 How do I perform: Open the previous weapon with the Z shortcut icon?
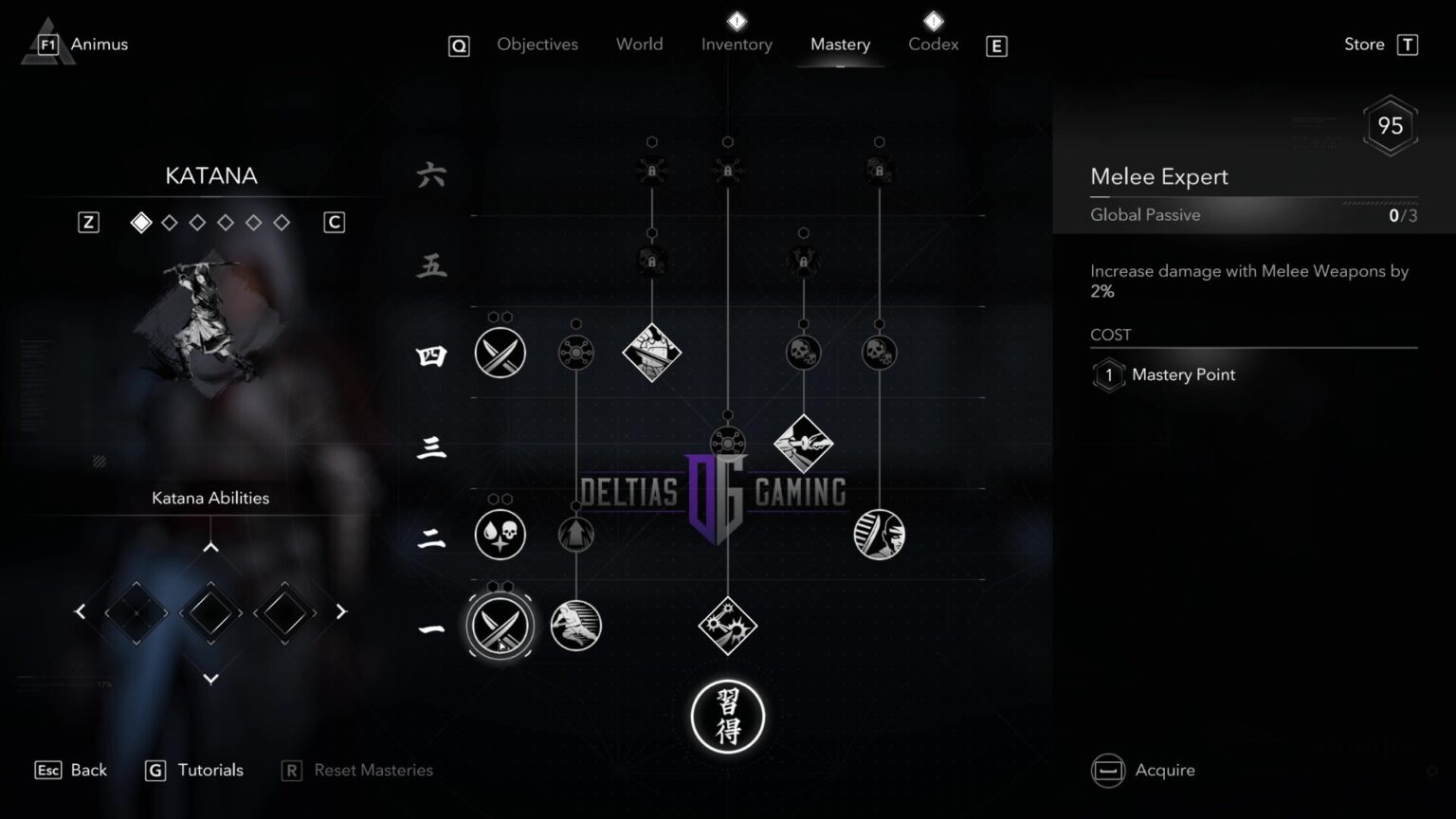88,221
